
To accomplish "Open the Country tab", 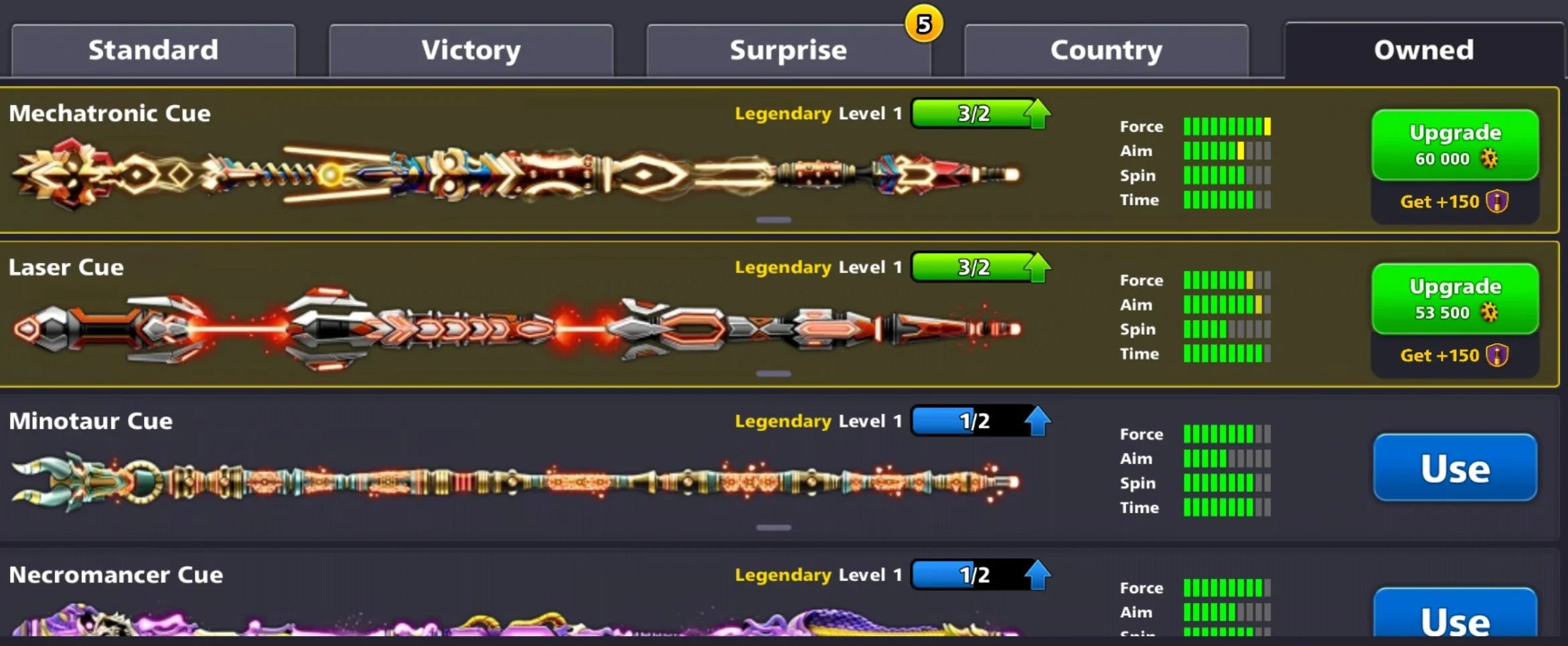I will tap(1106, 49).
